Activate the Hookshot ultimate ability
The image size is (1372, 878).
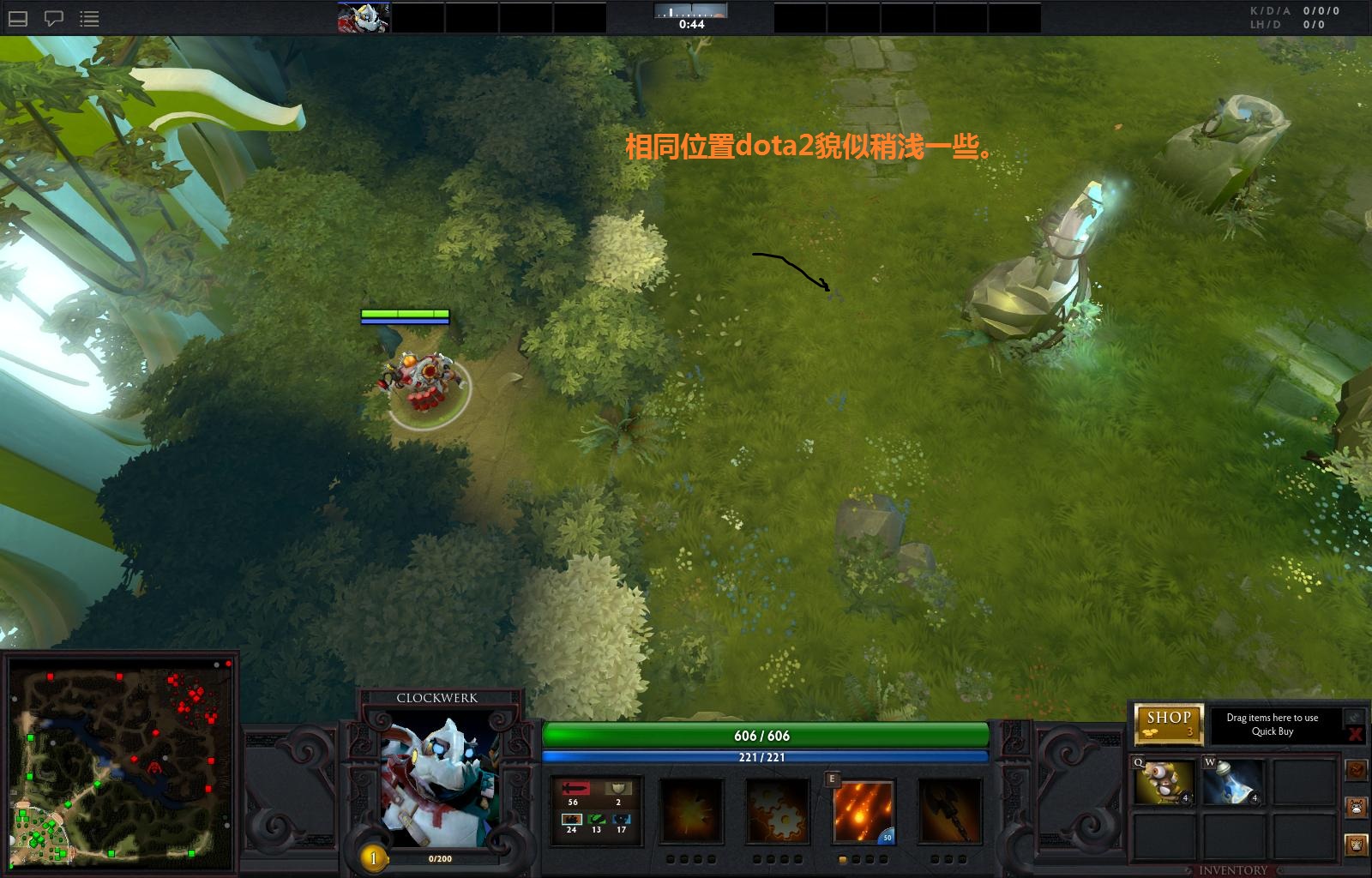(949, 811)
